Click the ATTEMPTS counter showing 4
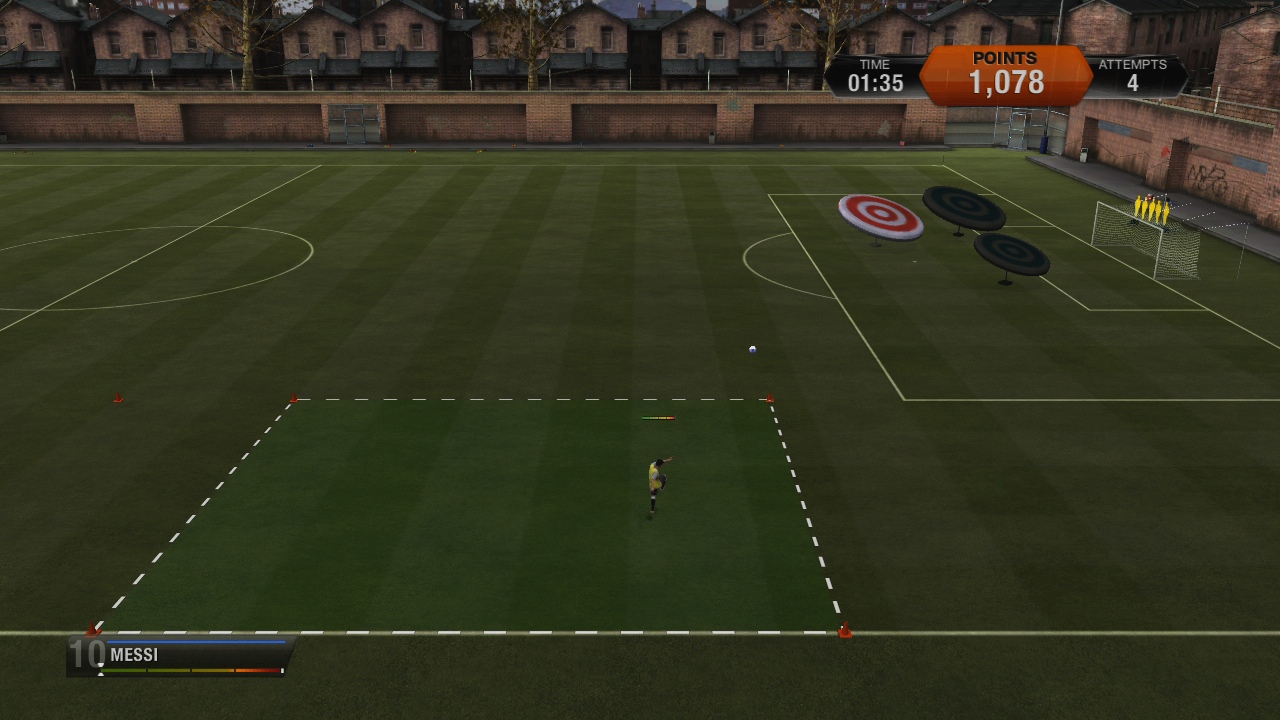1280x720 pixels. pyautogui.click(x=1133, y=74)
